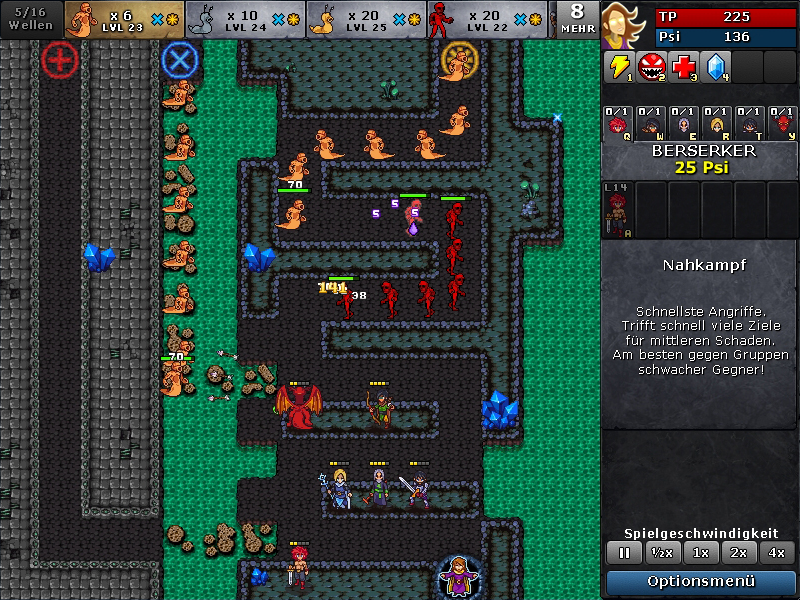Click the 8 MEHR waves button
800x600 pixels.
coord(578,18)
